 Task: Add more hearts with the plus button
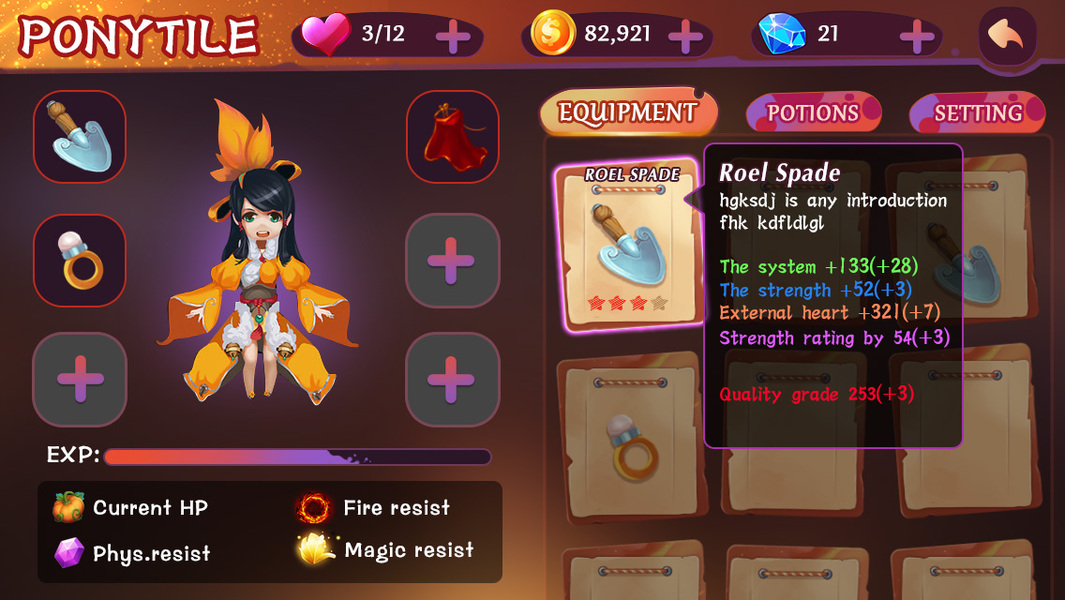453,37
